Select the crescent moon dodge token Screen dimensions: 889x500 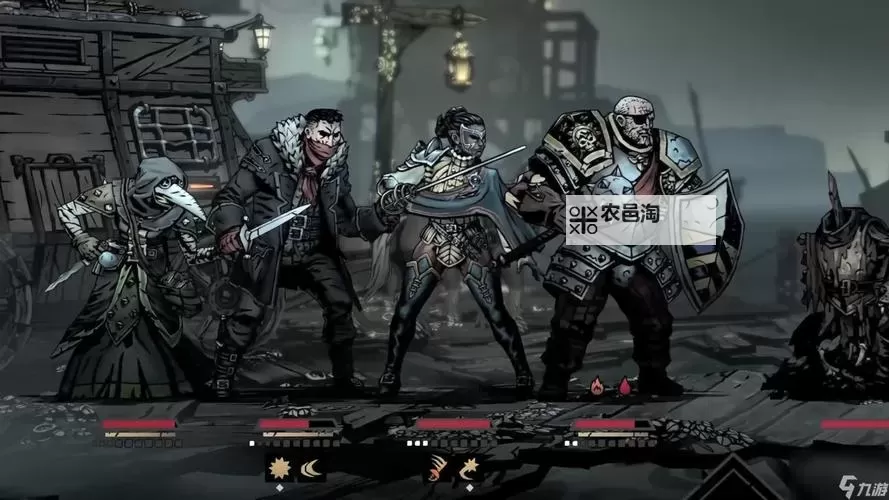[310, 466]
